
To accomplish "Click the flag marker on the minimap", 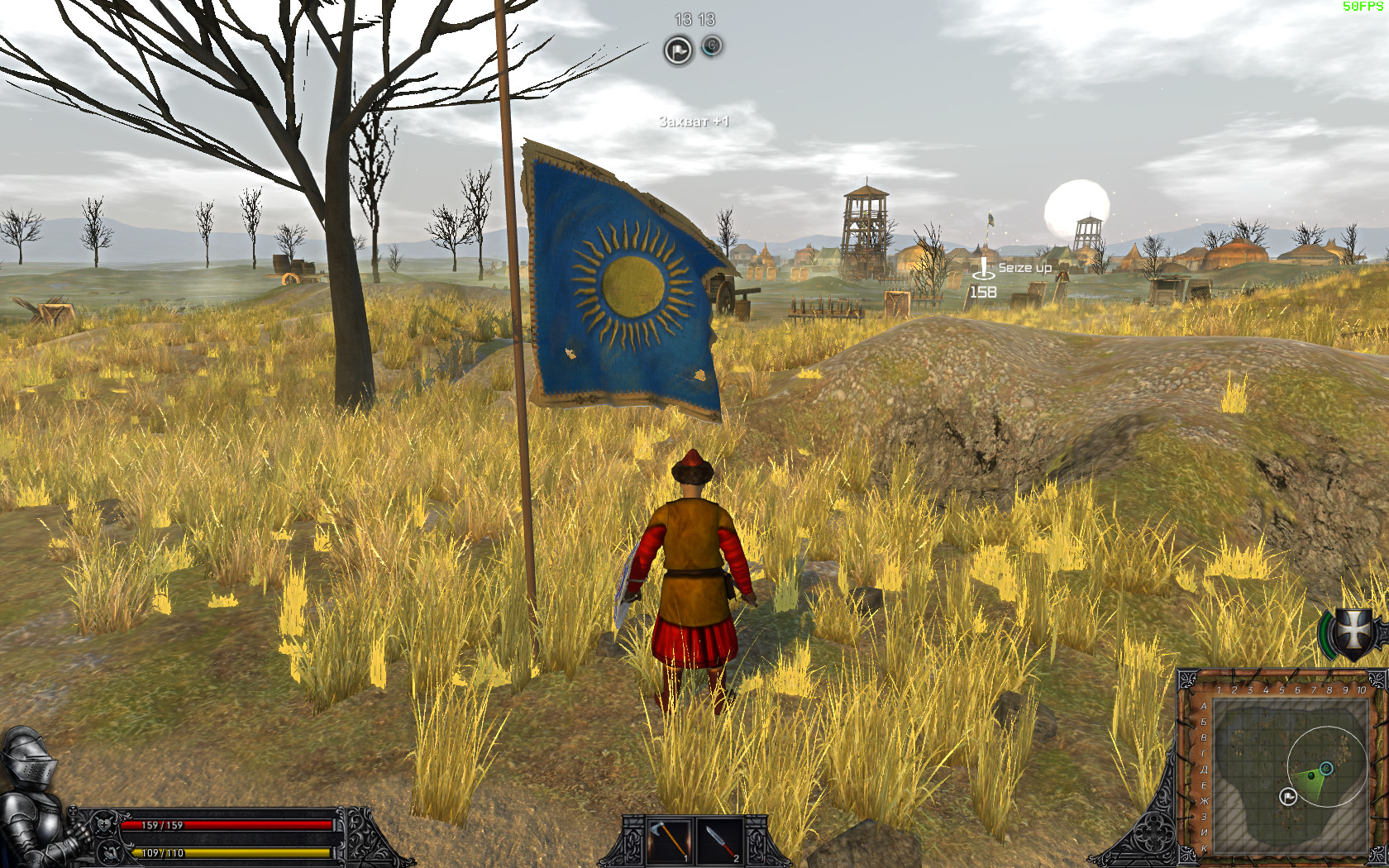I will pos(1288,797).
